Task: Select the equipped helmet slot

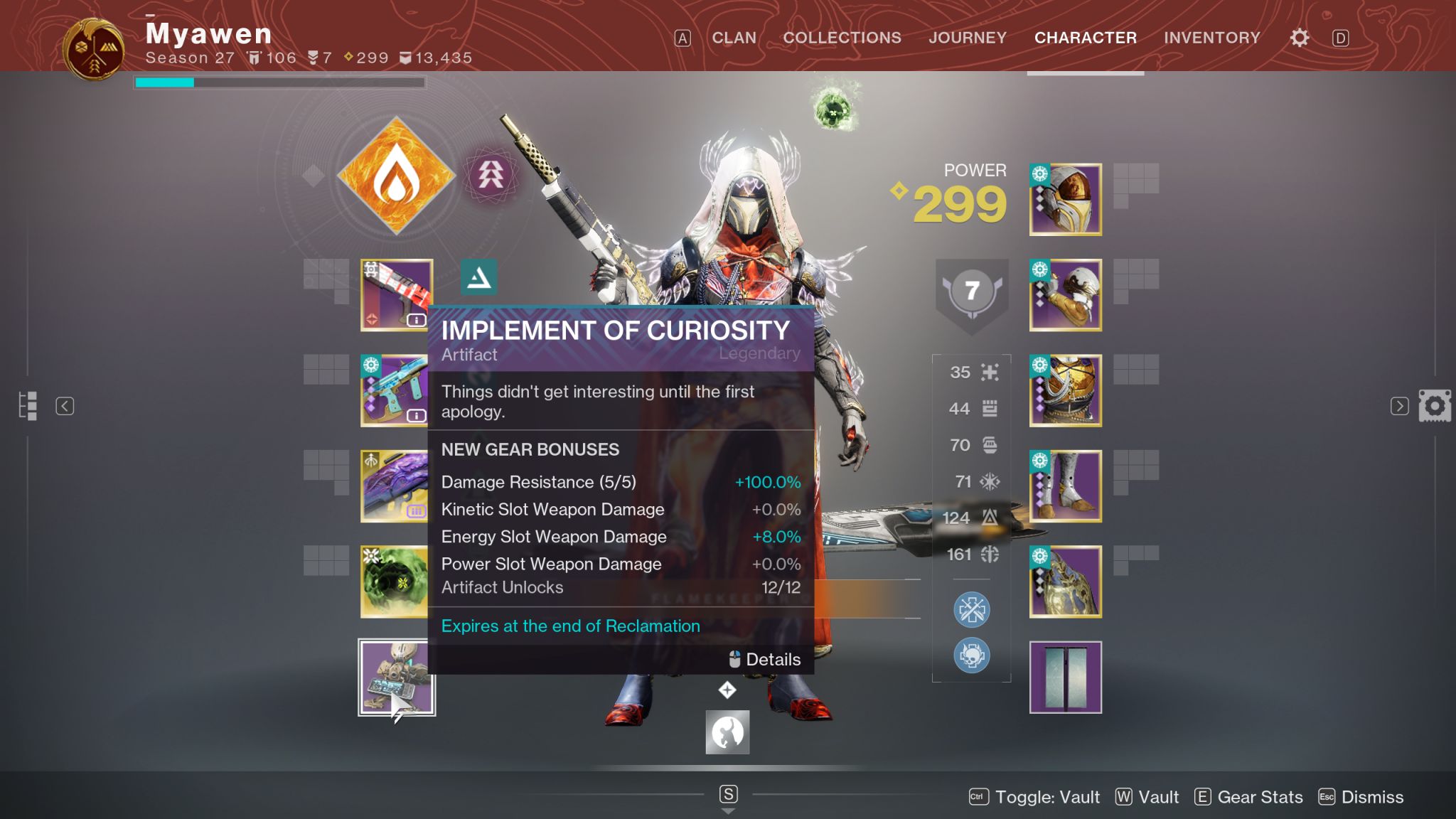Action: [x=1065, y=200]
